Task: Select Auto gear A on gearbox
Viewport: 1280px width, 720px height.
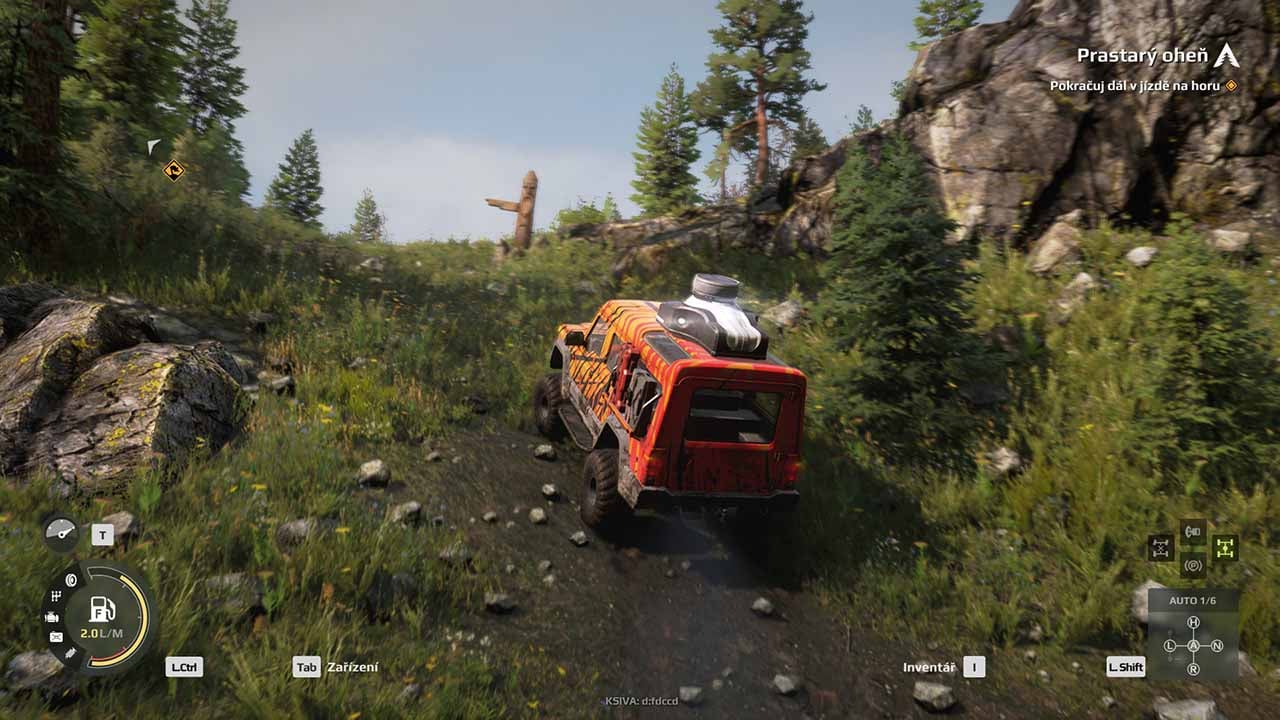Action: [x=1193, y=646]
